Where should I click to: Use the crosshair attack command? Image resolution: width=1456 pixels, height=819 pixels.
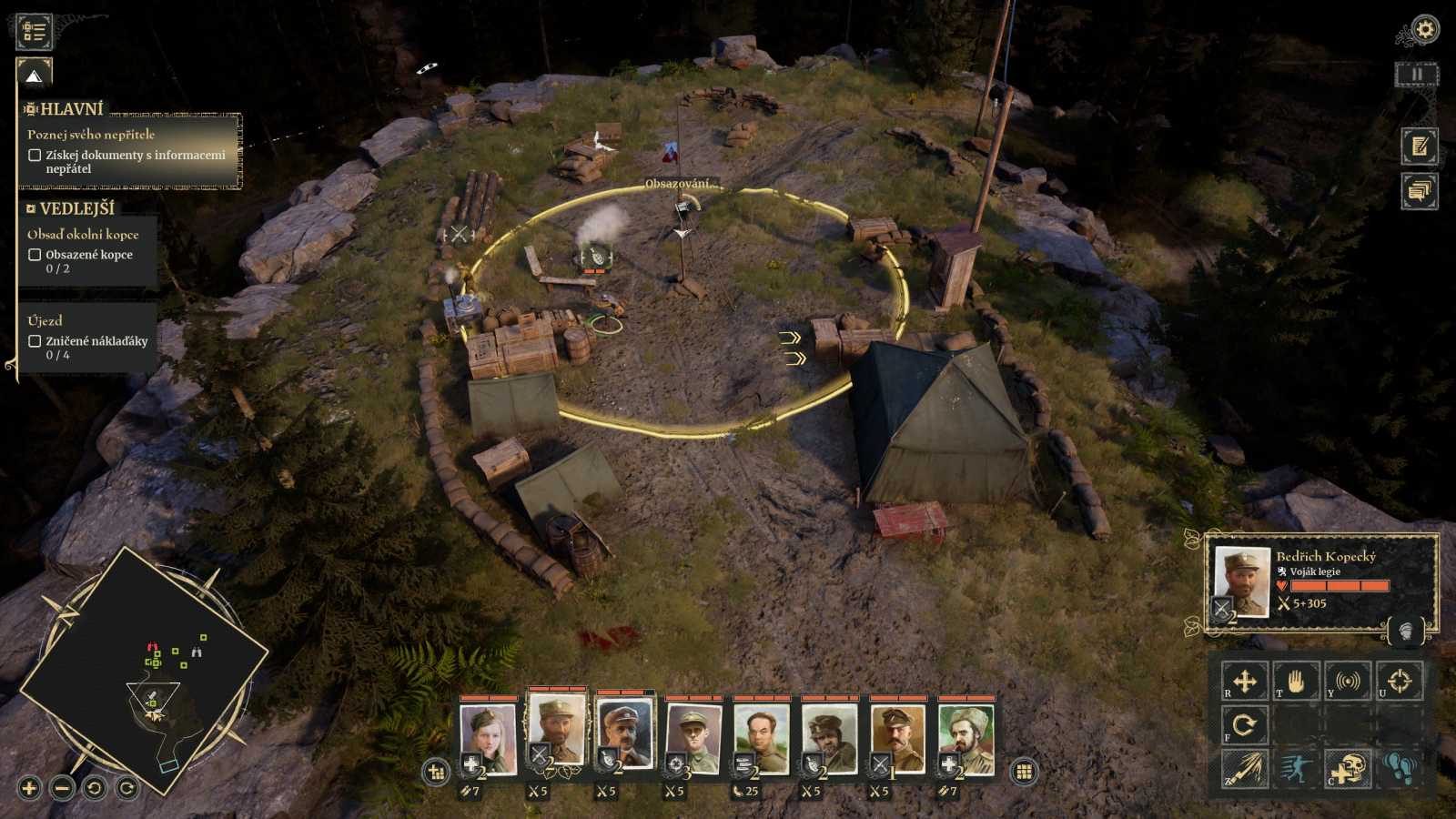[x=1400, y=681]
